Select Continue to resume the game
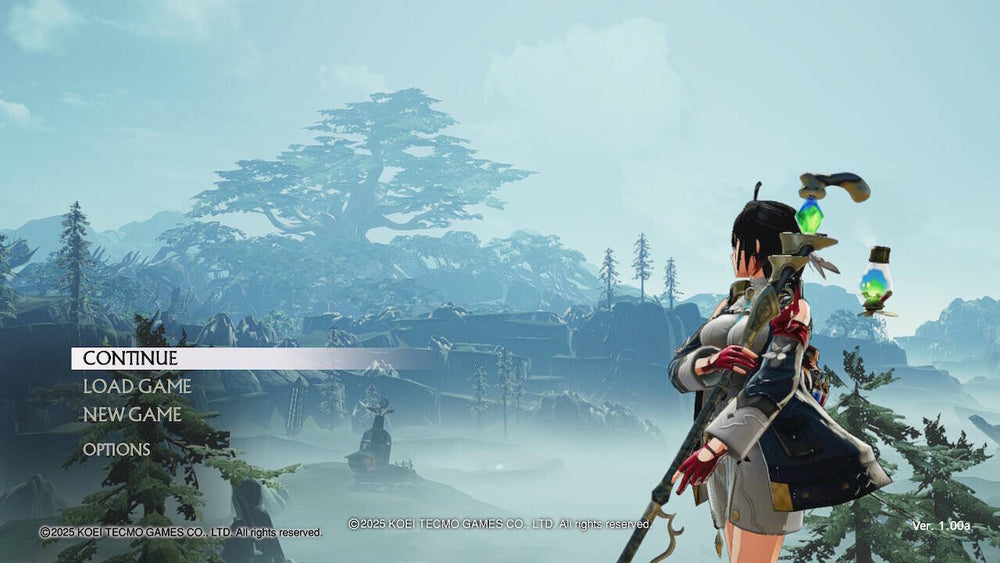Viewport: 1000px width, 563px height. pos(130,358)
